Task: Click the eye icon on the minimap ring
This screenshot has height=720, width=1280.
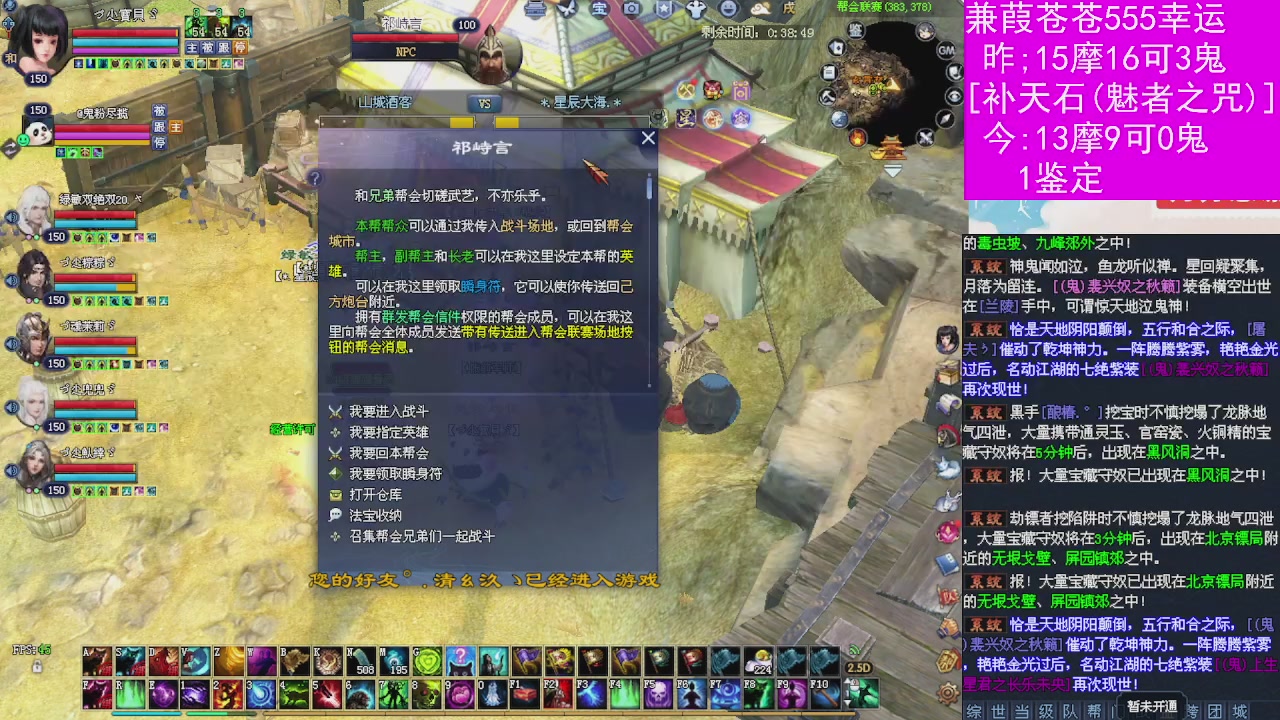Action: [x=952, y=96]
